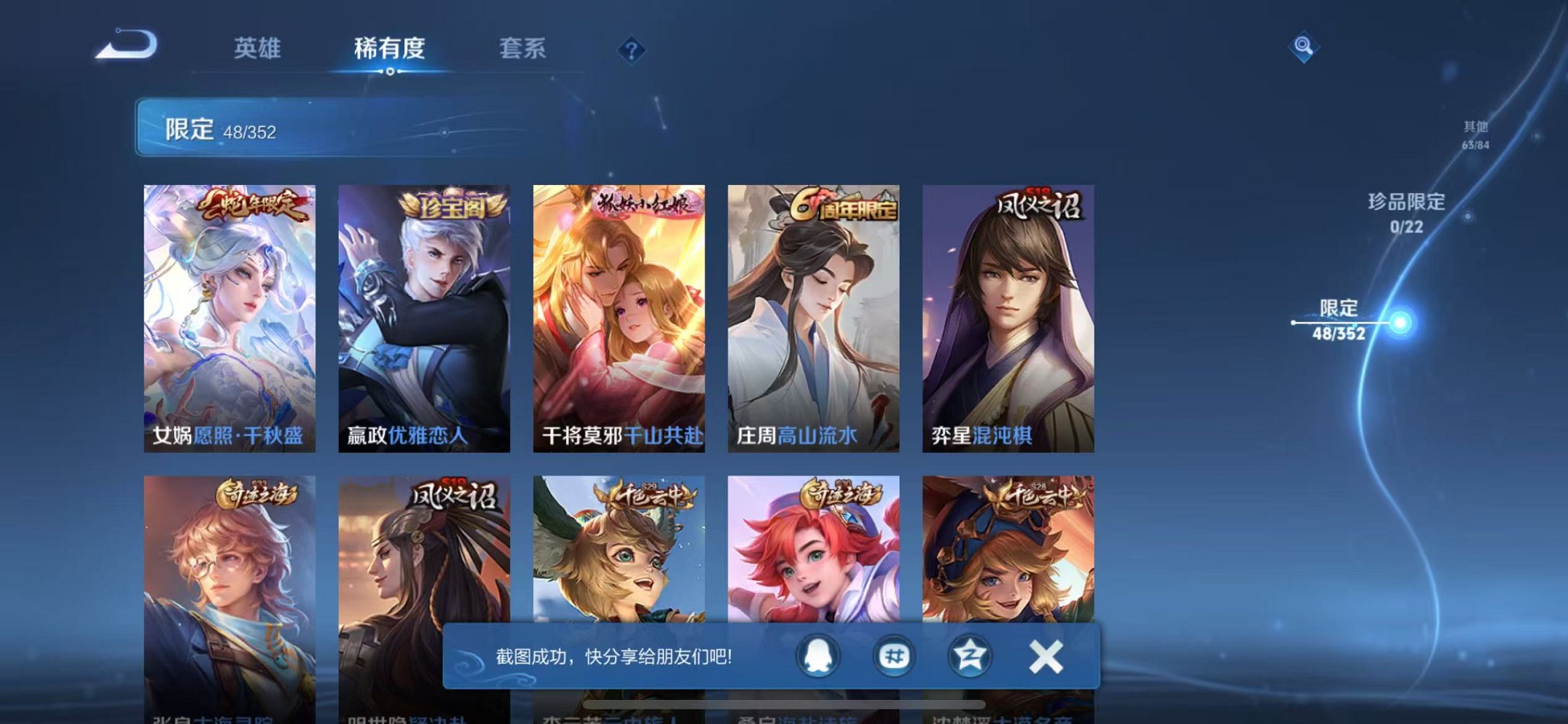Open the 女娲 愿照·千秋盛 skin card
Screen dimensions: 1568x724
tap(230, 313)
